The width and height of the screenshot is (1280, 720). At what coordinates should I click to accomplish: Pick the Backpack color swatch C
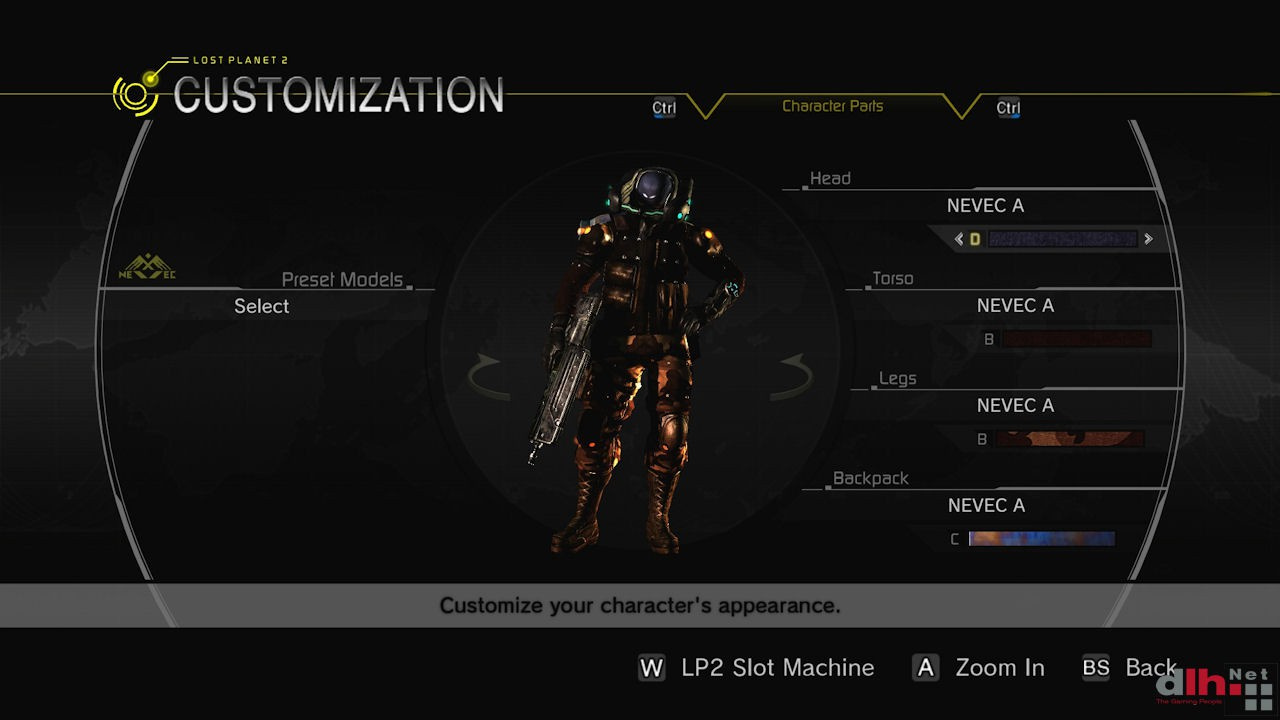pos(1041,539)
